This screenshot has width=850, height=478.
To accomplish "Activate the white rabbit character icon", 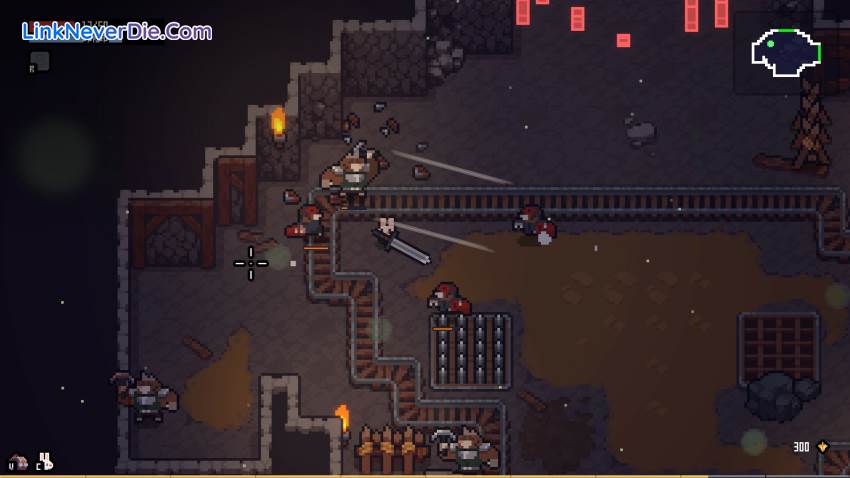I will [45, 460].
